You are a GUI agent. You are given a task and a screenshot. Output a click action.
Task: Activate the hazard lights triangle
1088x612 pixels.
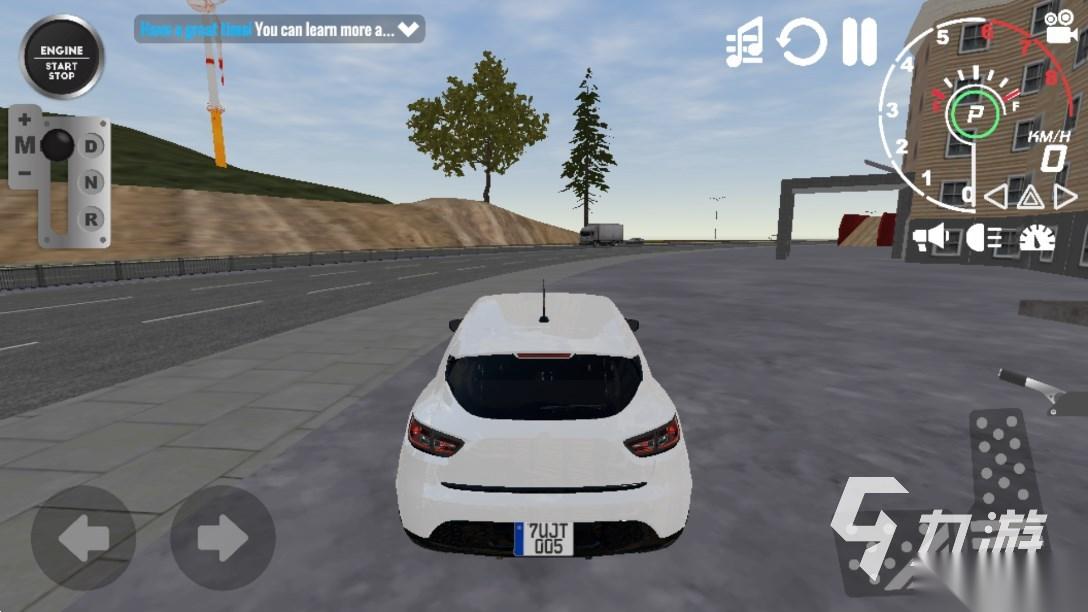pos(1031,197)
